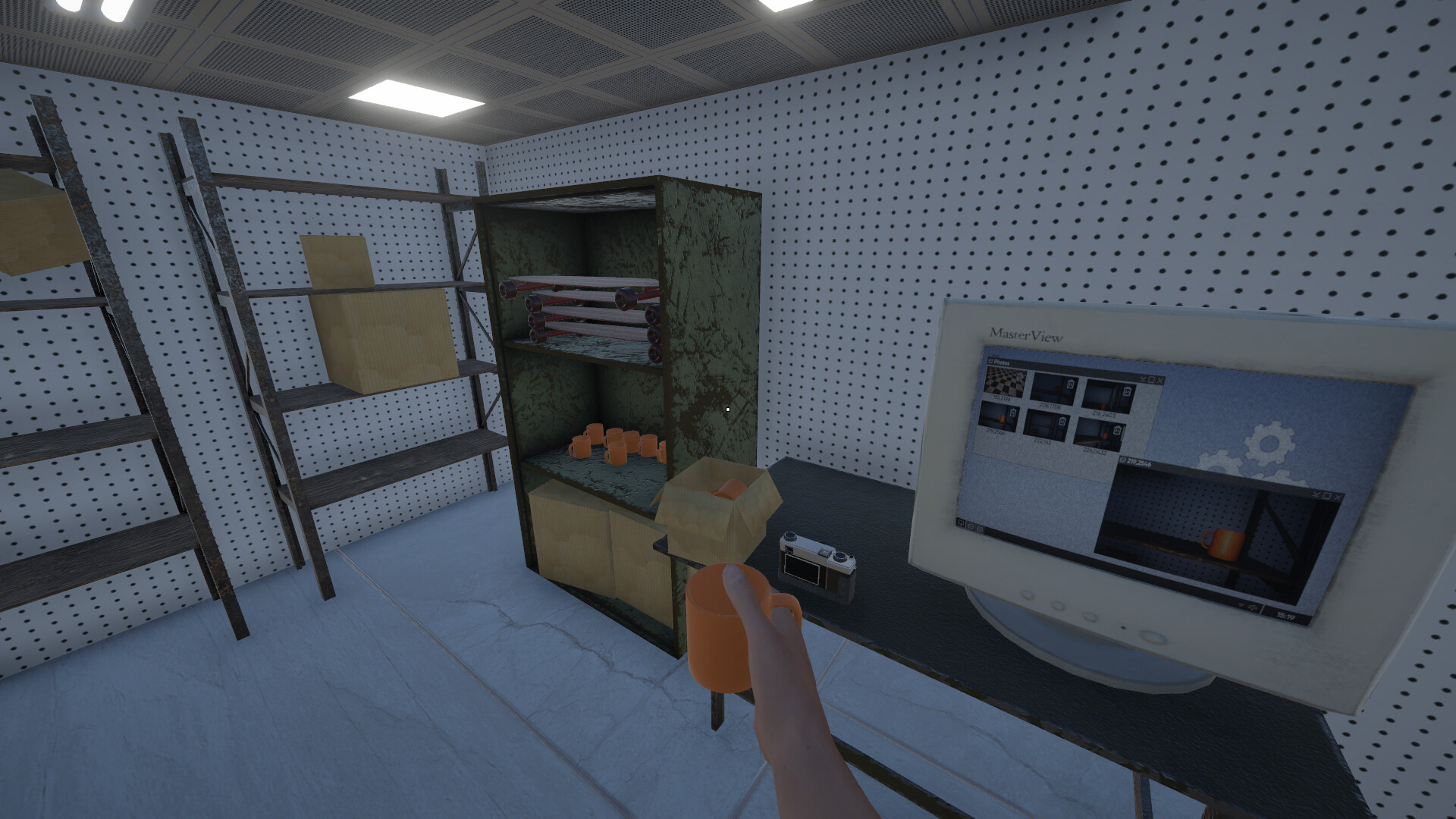Click the trash icon on photo 208,1708
Screen dimensions: 1456x819
coord(1070,384)
